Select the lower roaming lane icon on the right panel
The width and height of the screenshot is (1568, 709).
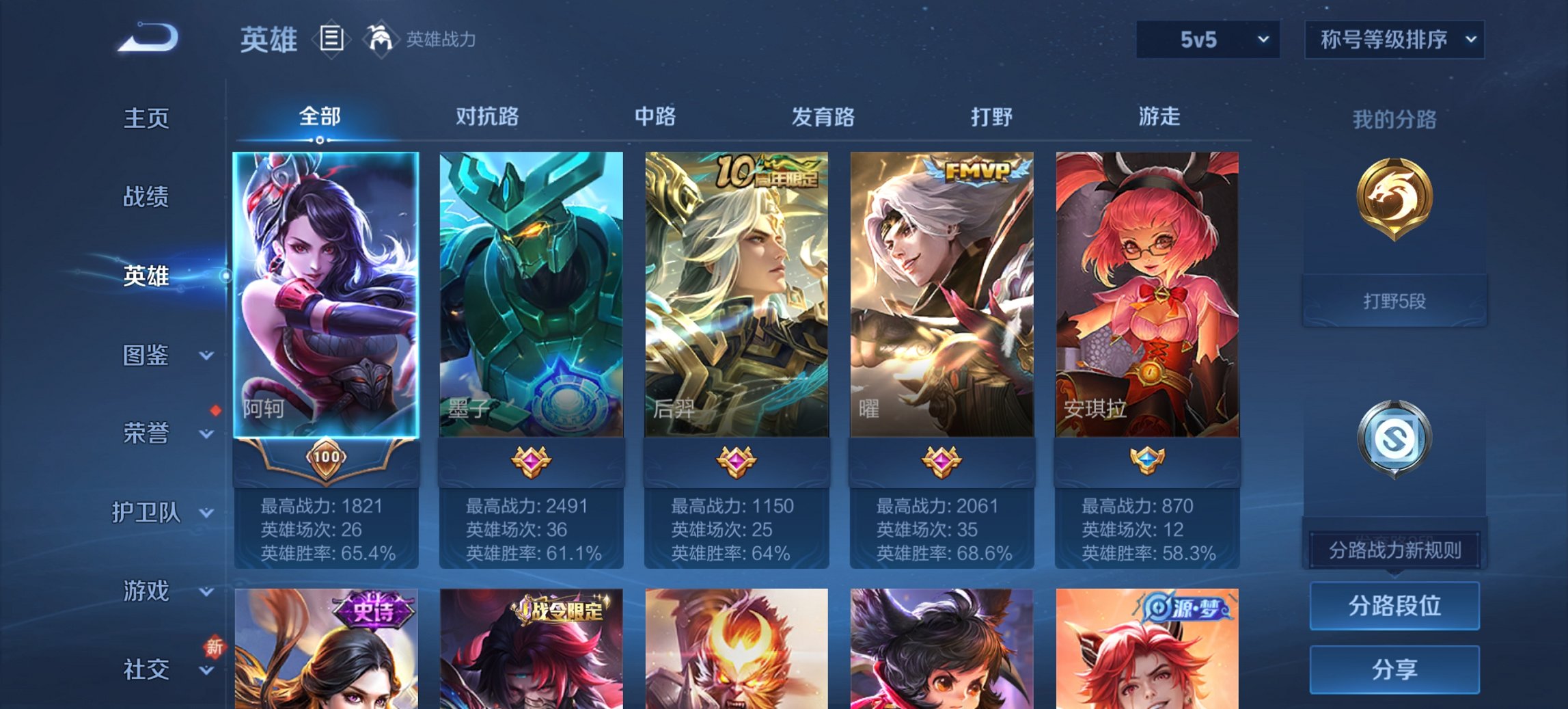[1394, 438]
